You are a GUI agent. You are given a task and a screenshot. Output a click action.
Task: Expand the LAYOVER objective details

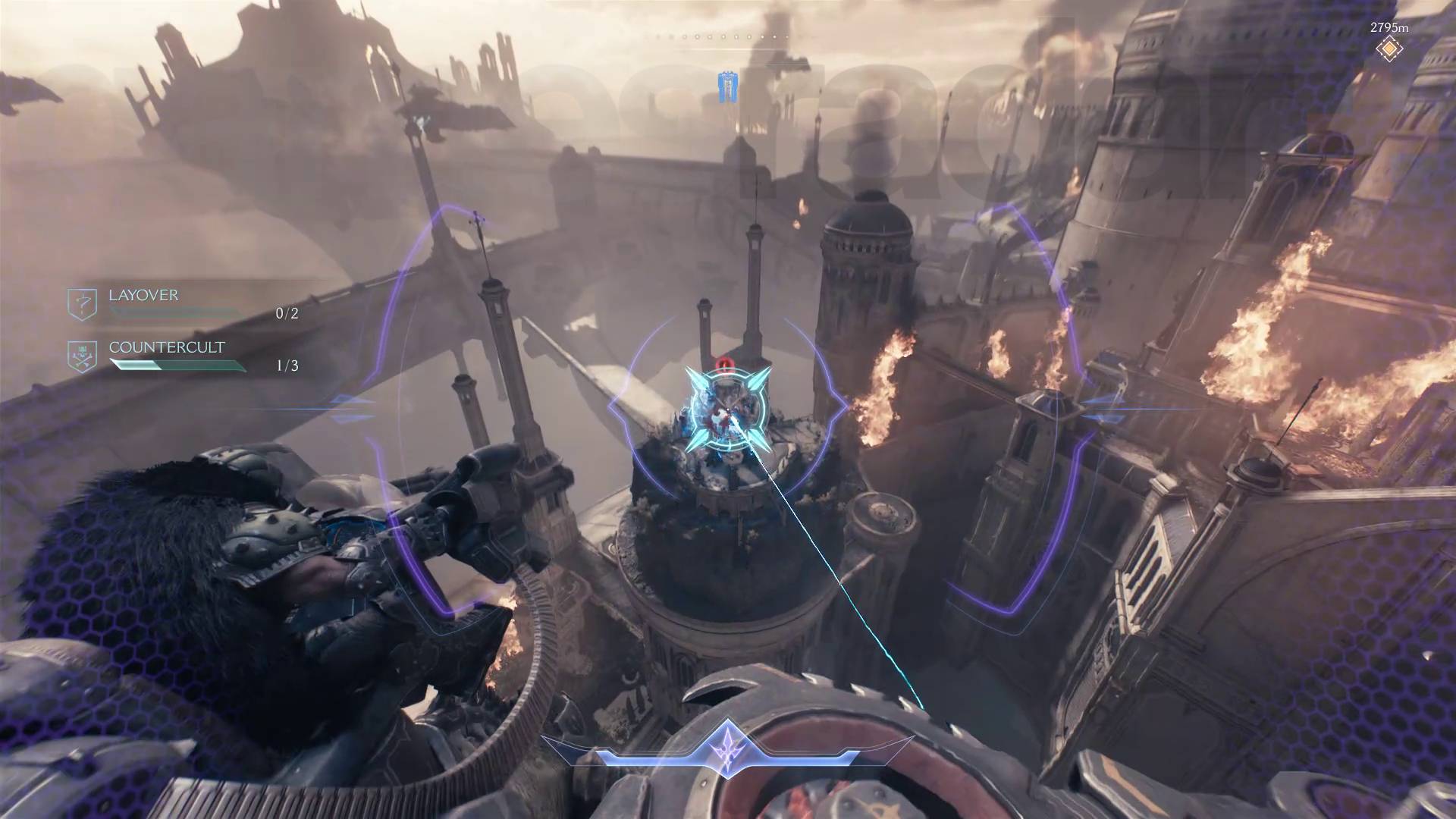[x=144, y=296]
